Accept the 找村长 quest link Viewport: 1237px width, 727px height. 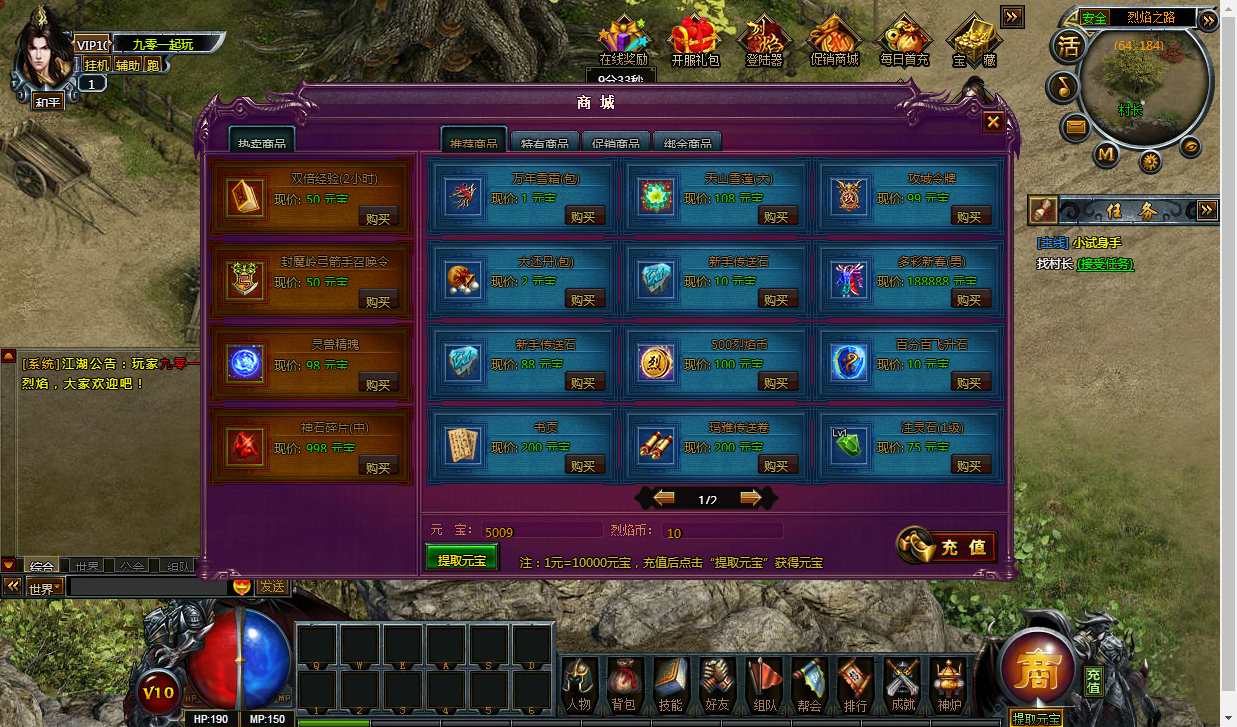[1104, 264]
